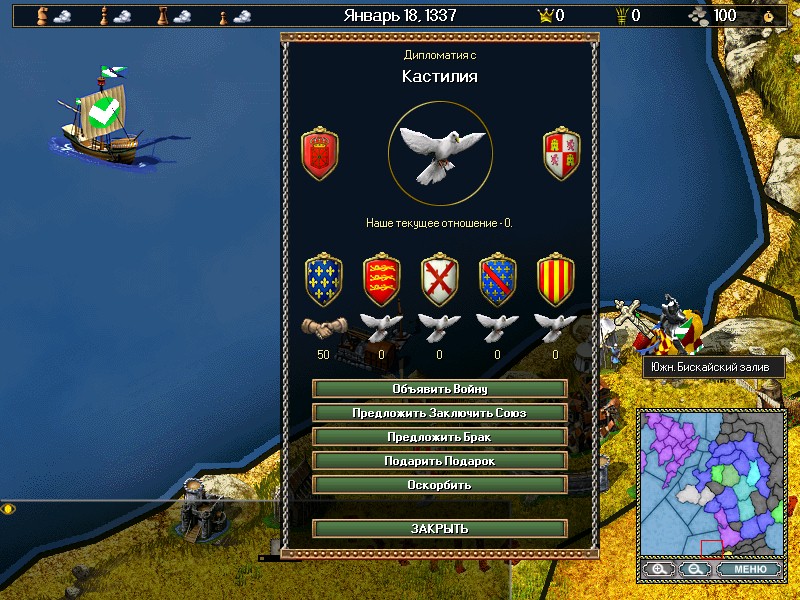Viewport: 800px width, 600px height.
Task: Propose a marriage via Предложить Брак
Action: tap(440, 436)
